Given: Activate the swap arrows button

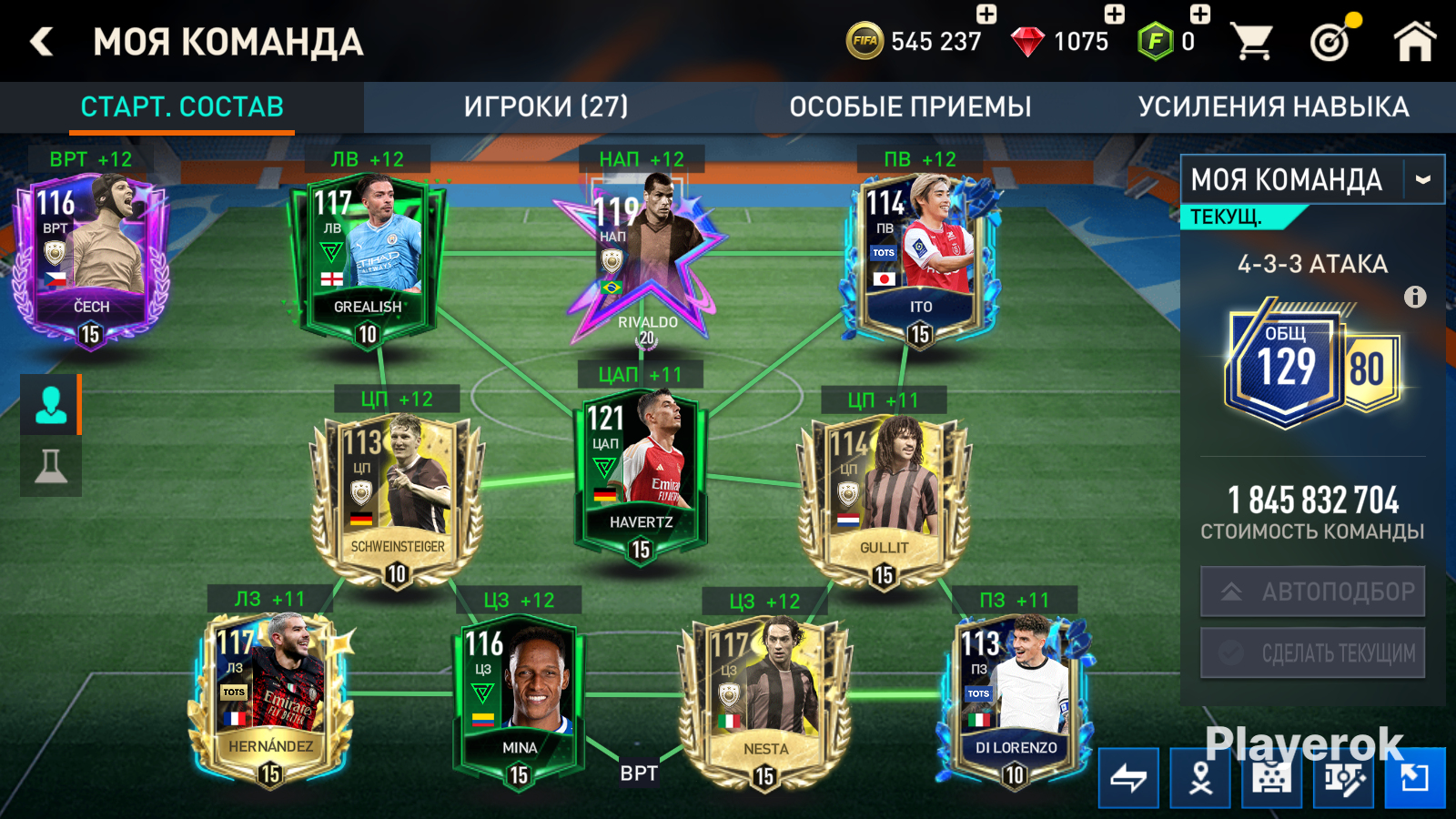Looking at the screenshot, I should [x=1128, y=778].
